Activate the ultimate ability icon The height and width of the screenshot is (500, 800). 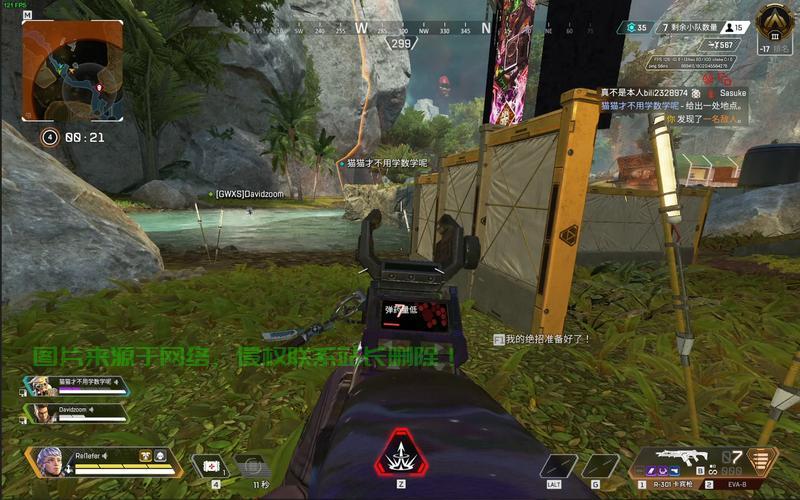pos(400,459)
